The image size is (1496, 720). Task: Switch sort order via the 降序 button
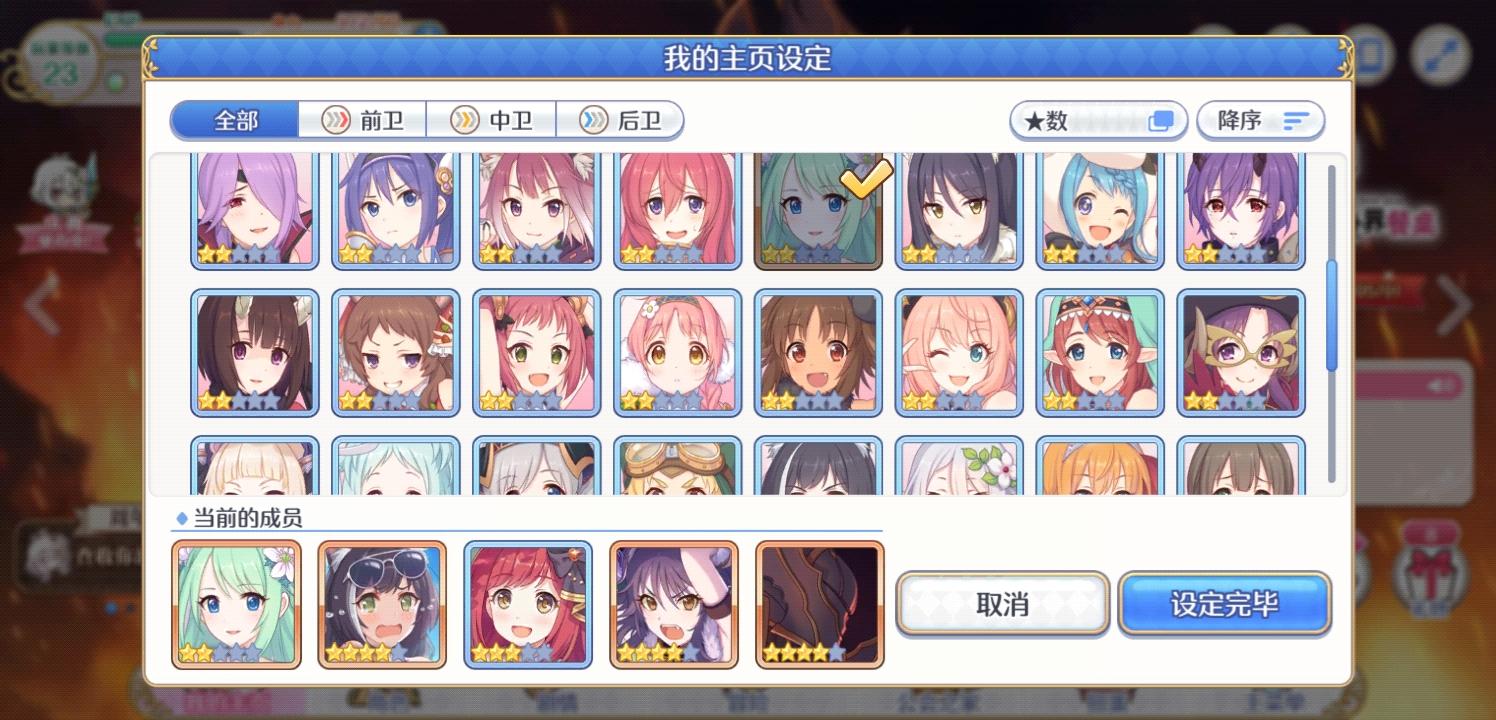click(x=1260, y=120)
